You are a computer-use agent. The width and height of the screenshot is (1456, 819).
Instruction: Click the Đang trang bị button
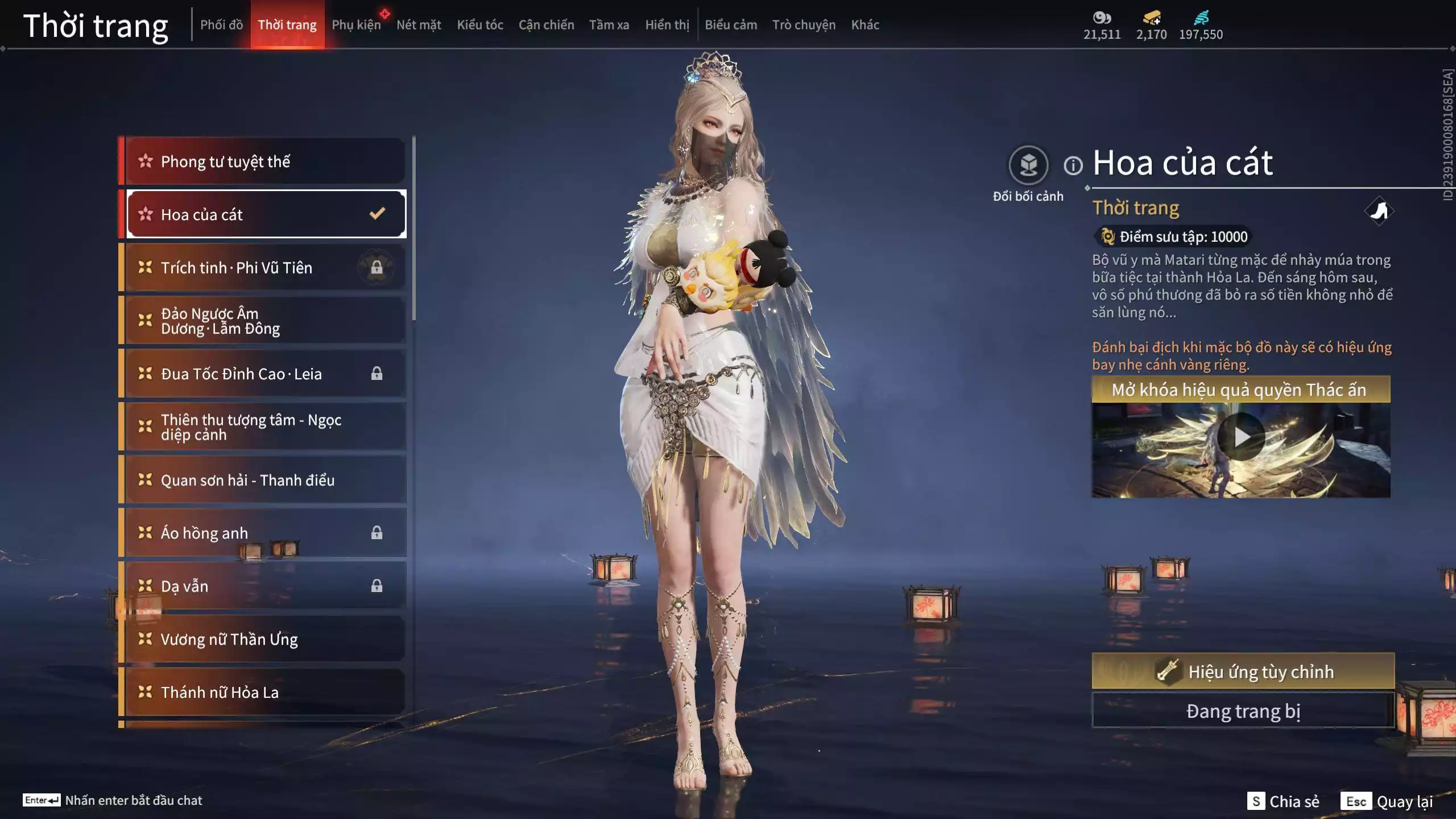(x=1243, y=711)
